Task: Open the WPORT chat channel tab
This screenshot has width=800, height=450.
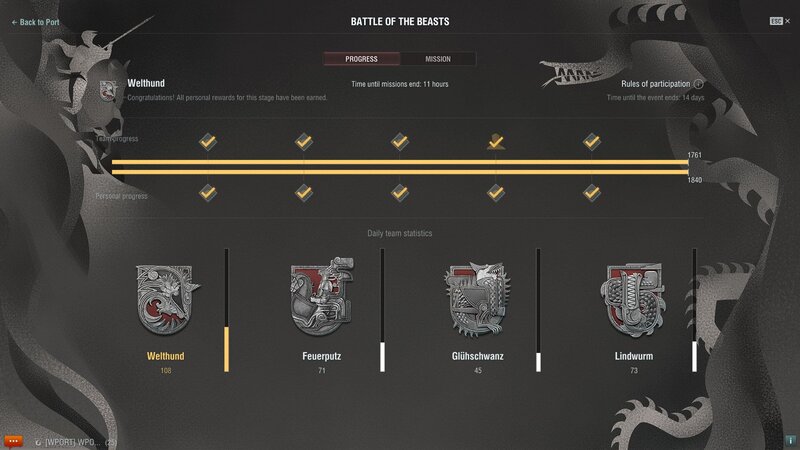Action: (75, 441)
